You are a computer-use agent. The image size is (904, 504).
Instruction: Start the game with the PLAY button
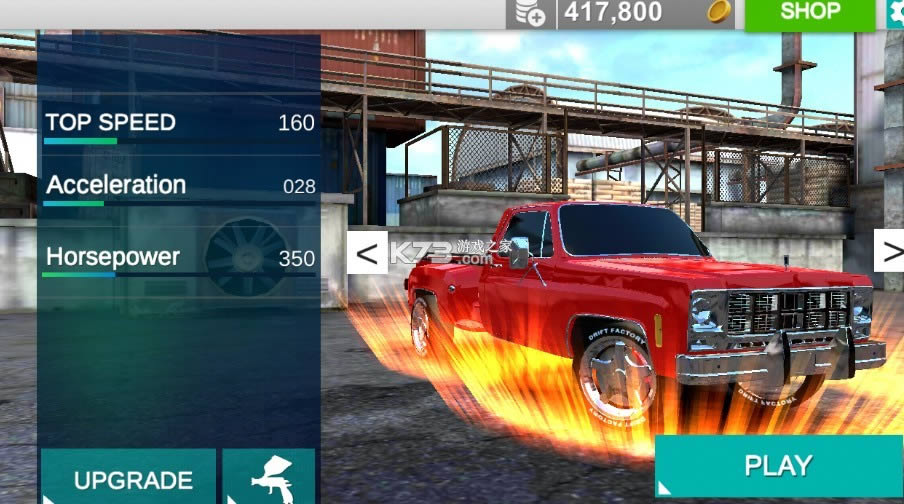click(x=778, y=466)
